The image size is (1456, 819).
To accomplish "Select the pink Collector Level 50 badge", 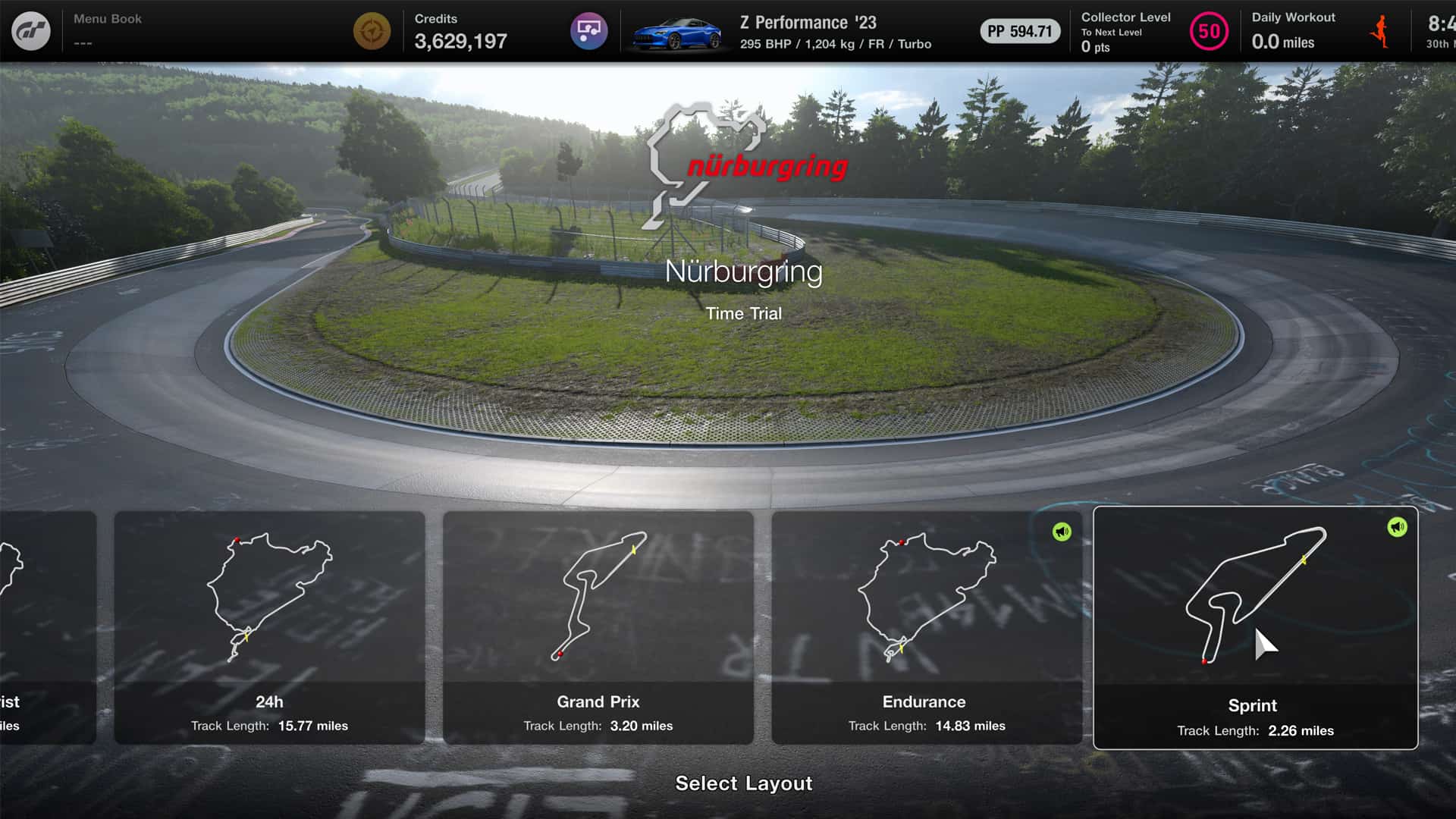I will (x=1208, y=32).
